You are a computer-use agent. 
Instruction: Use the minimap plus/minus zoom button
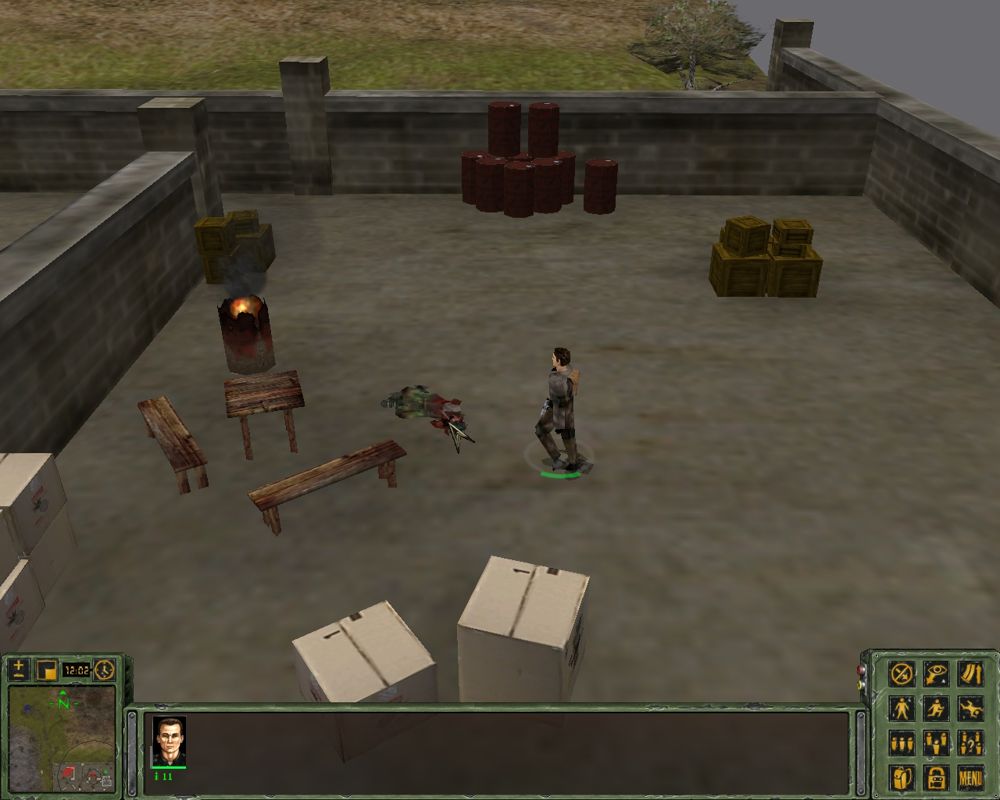click(19, 669)
